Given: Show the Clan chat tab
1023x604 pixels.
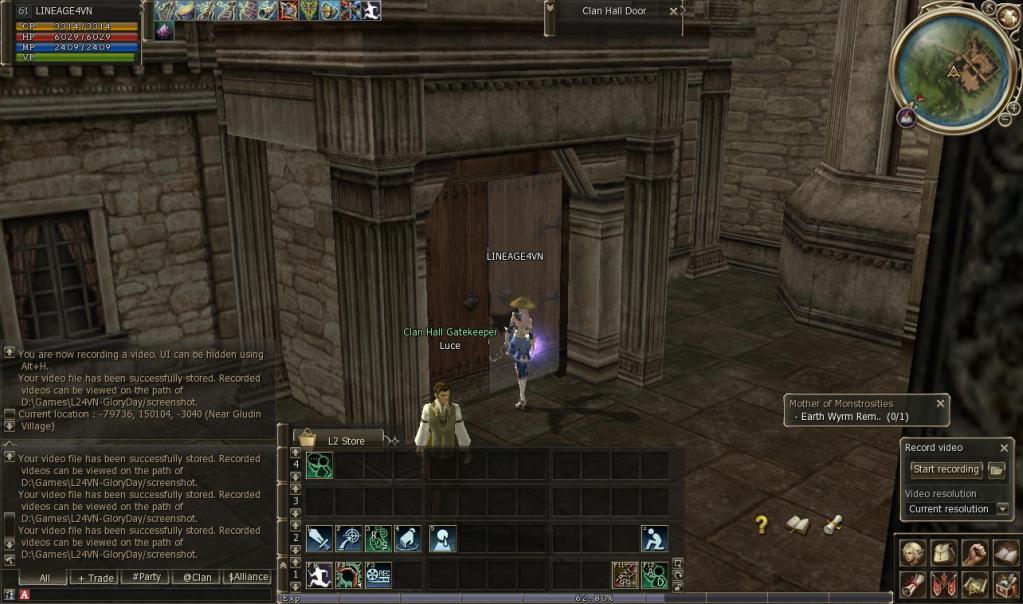Looking at the screenshot, I should (x=197, y=577).
